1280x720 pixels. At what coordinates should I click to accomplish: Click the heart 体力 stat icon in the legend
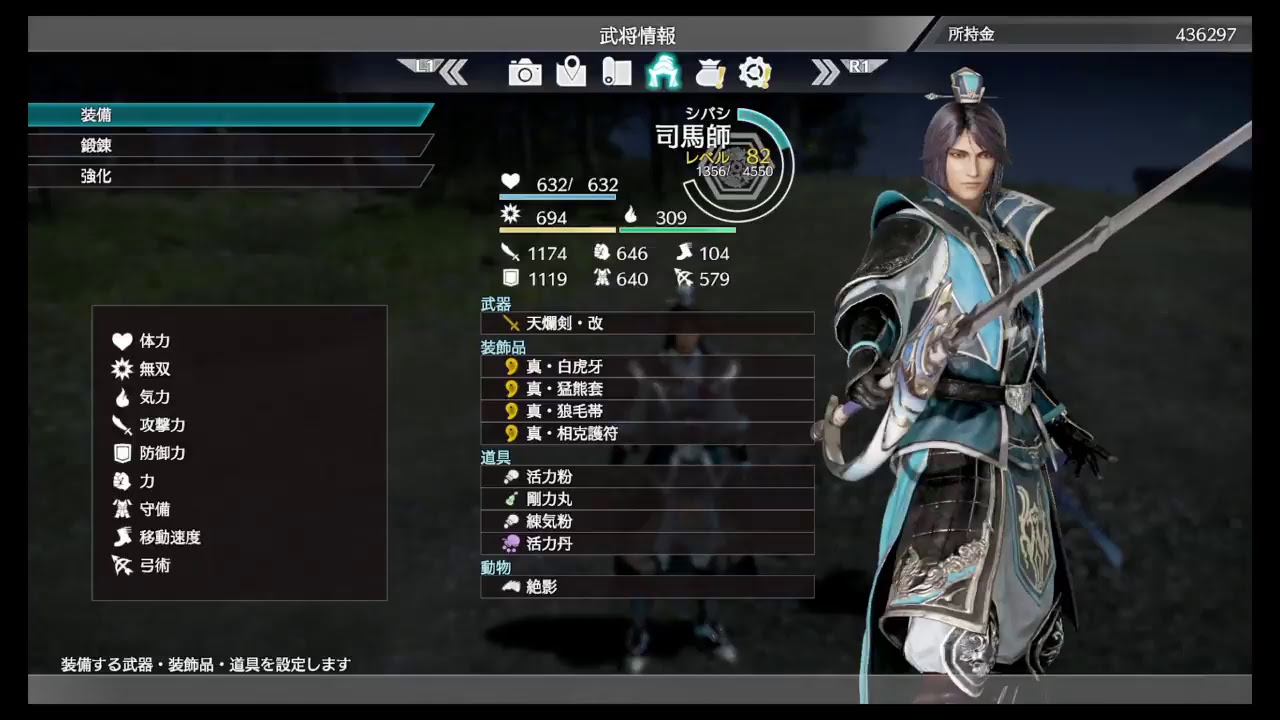(120, 341)
